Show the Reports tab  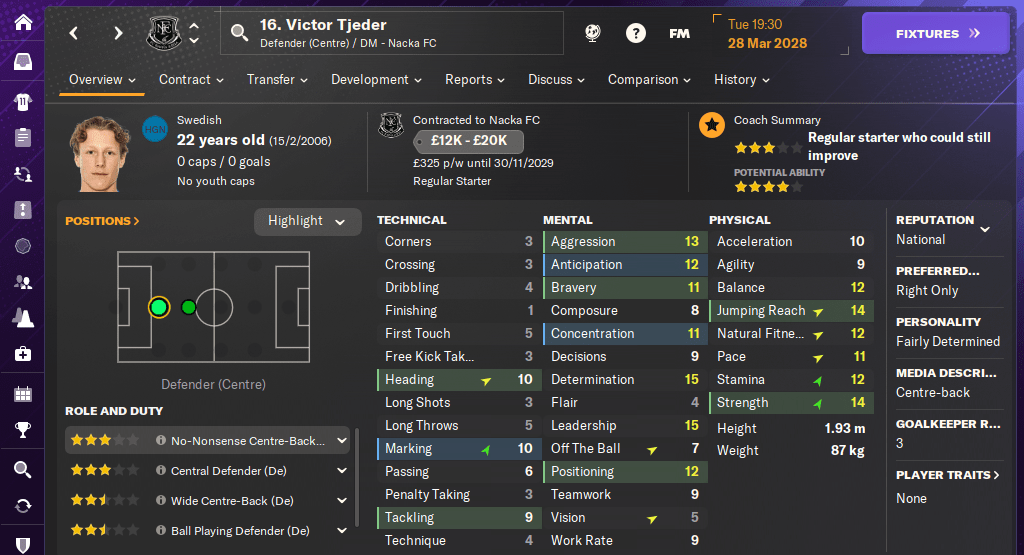point(475,80)
